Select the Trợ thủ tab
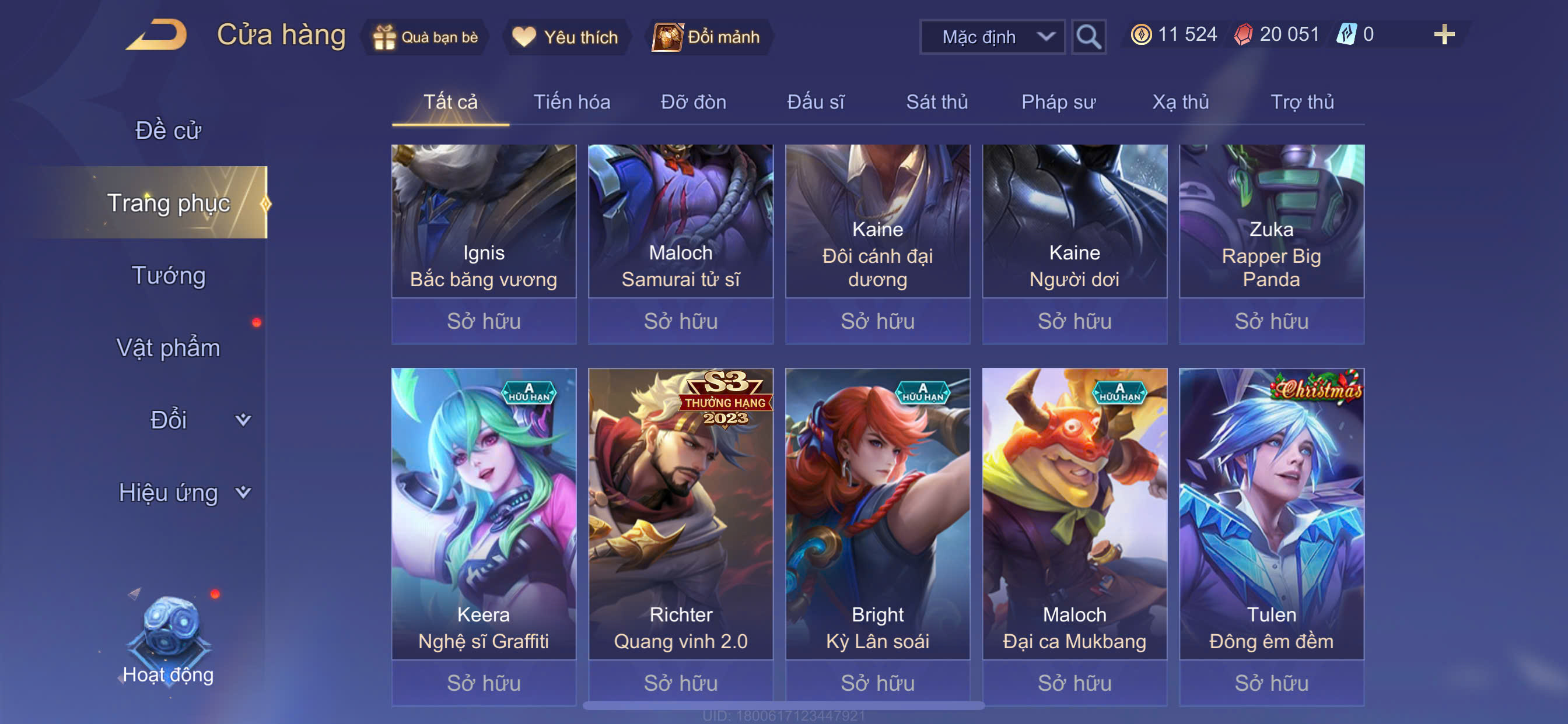 pos(1302,101)
